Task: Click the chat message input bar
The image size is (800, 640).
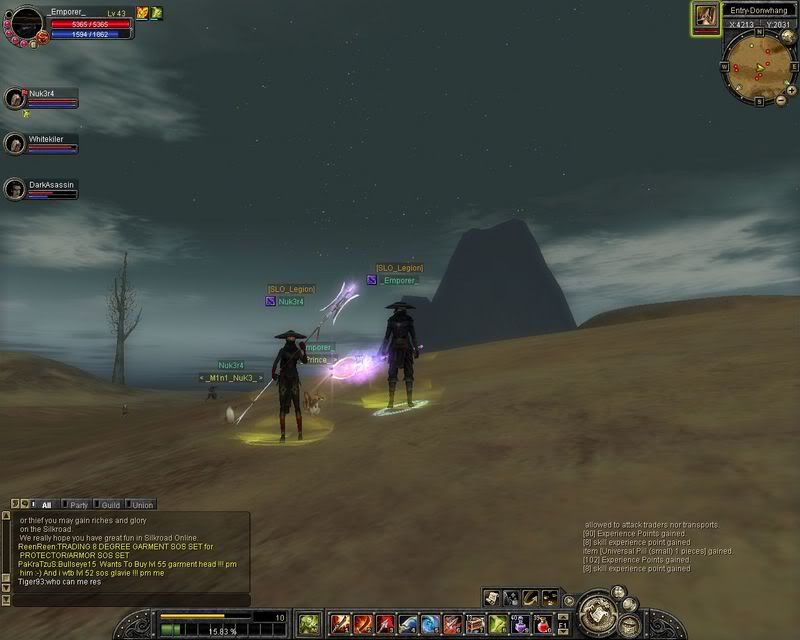Action: (130, 600)
